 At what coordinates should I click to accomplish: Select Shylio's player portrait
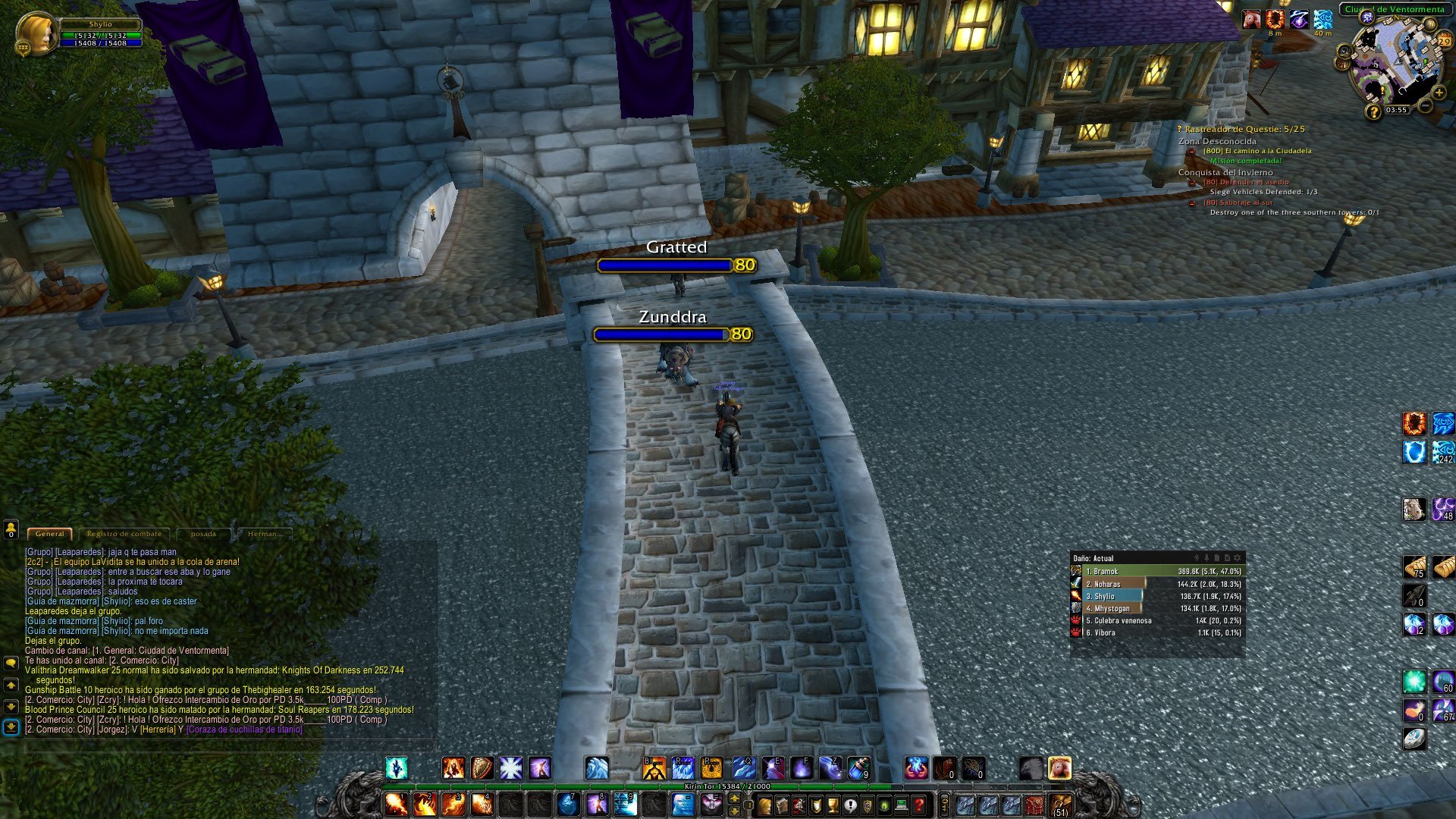click(36, 33)
